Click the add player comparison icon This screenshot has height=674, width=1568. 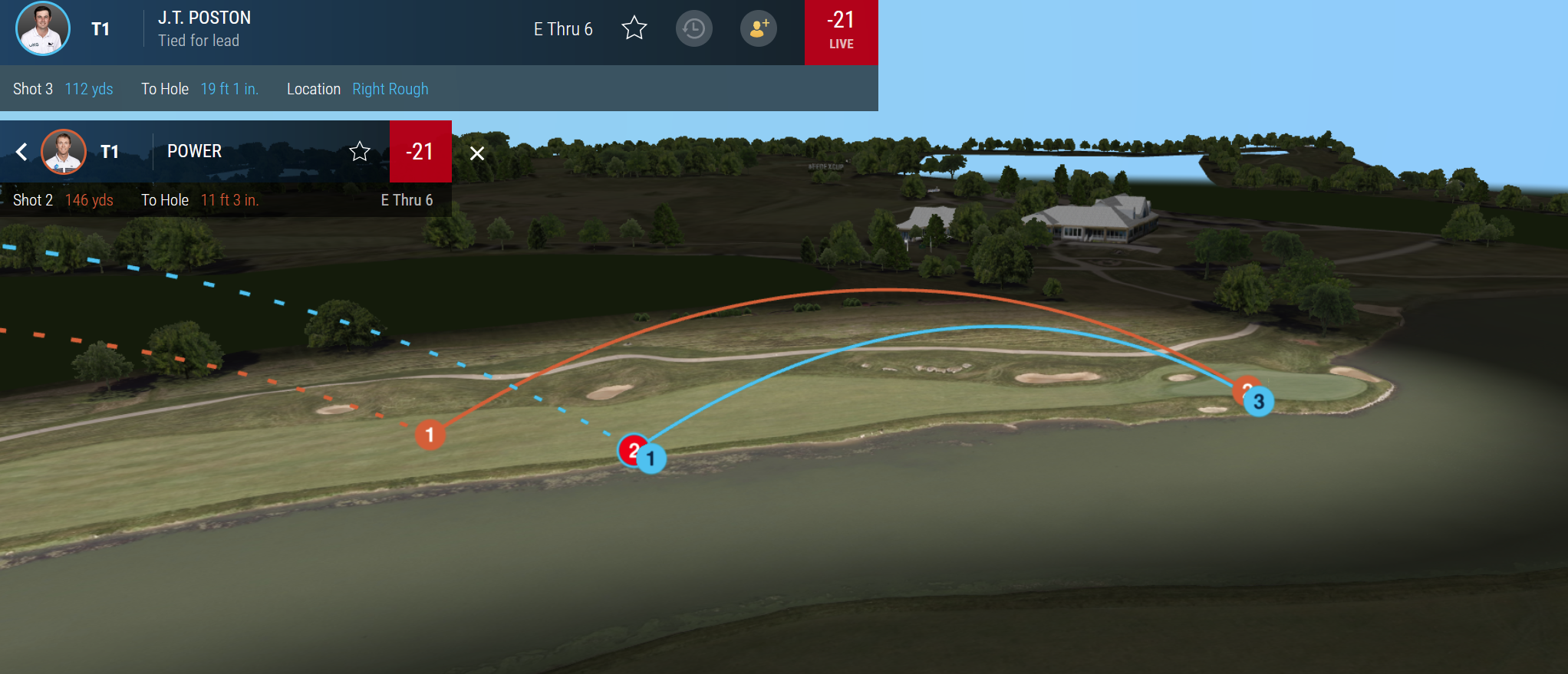[758, 29]
